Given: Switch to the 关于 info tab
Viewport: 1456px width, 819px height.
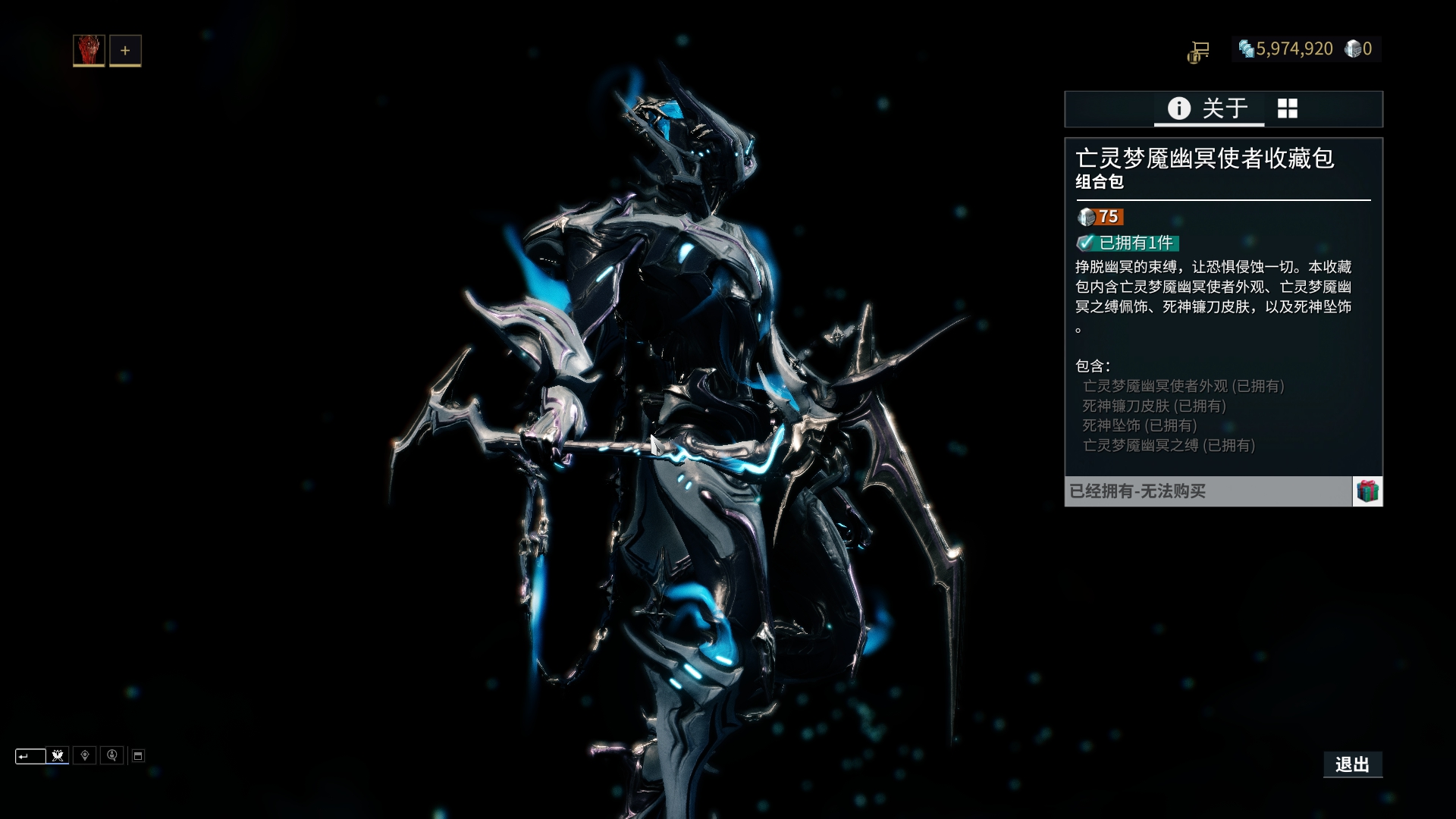Looking at the screenshot, I should [1209, 108].
